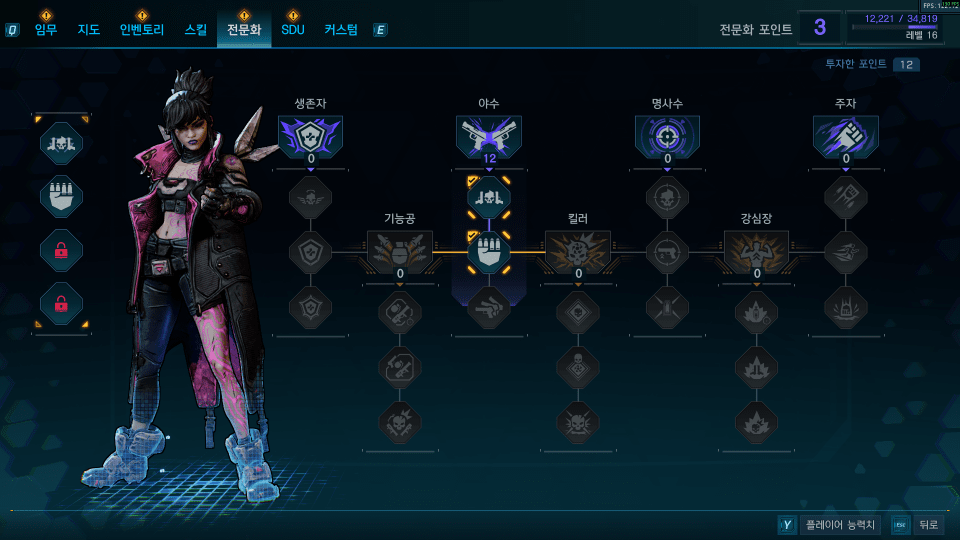Select the topmost flame perk under 강심장
Screen dimensions: 960x540
click(x=756, y=311)
